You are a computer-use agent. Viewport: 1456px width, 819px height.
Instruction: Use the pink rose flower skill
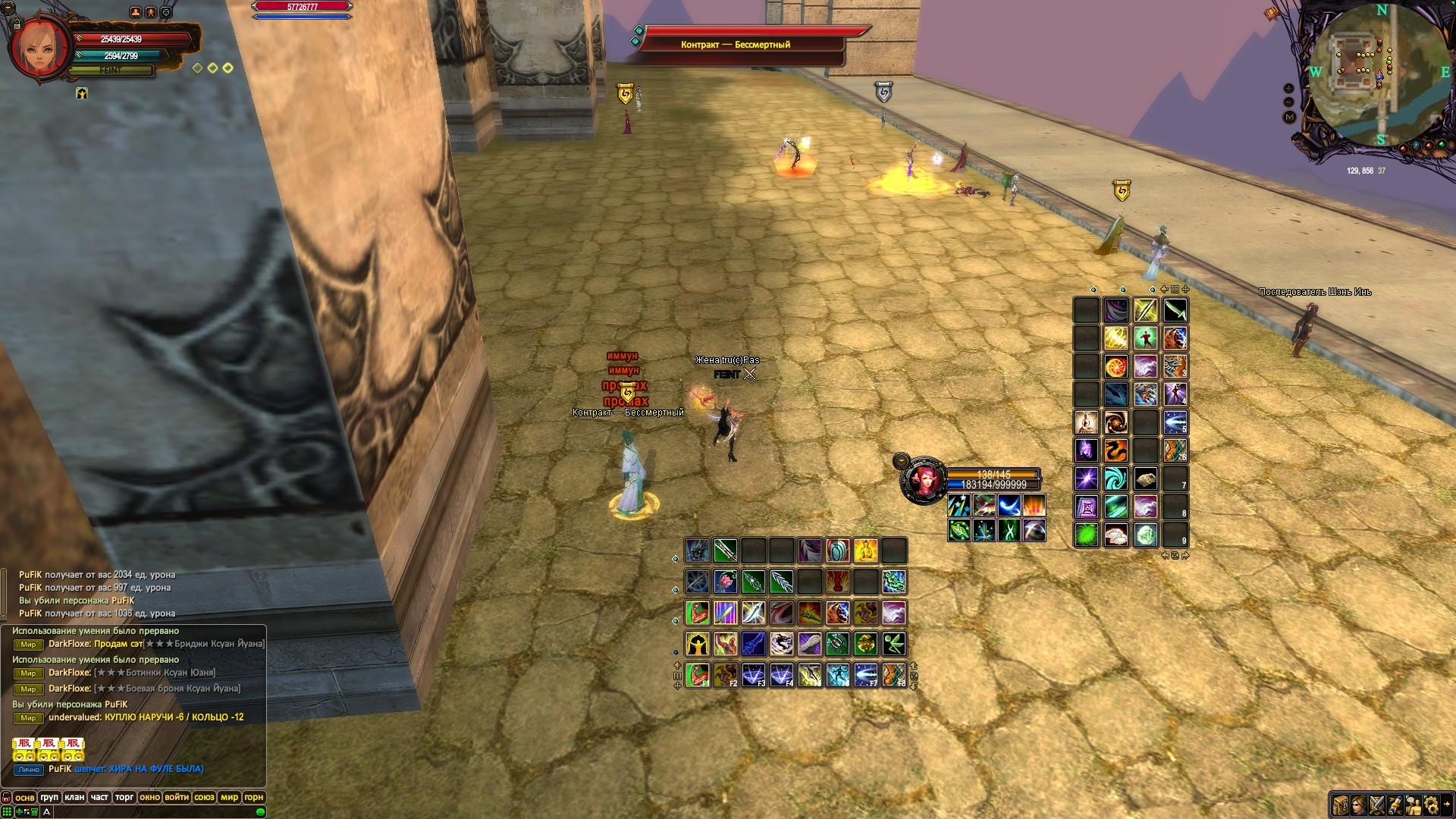coord(725,582)
